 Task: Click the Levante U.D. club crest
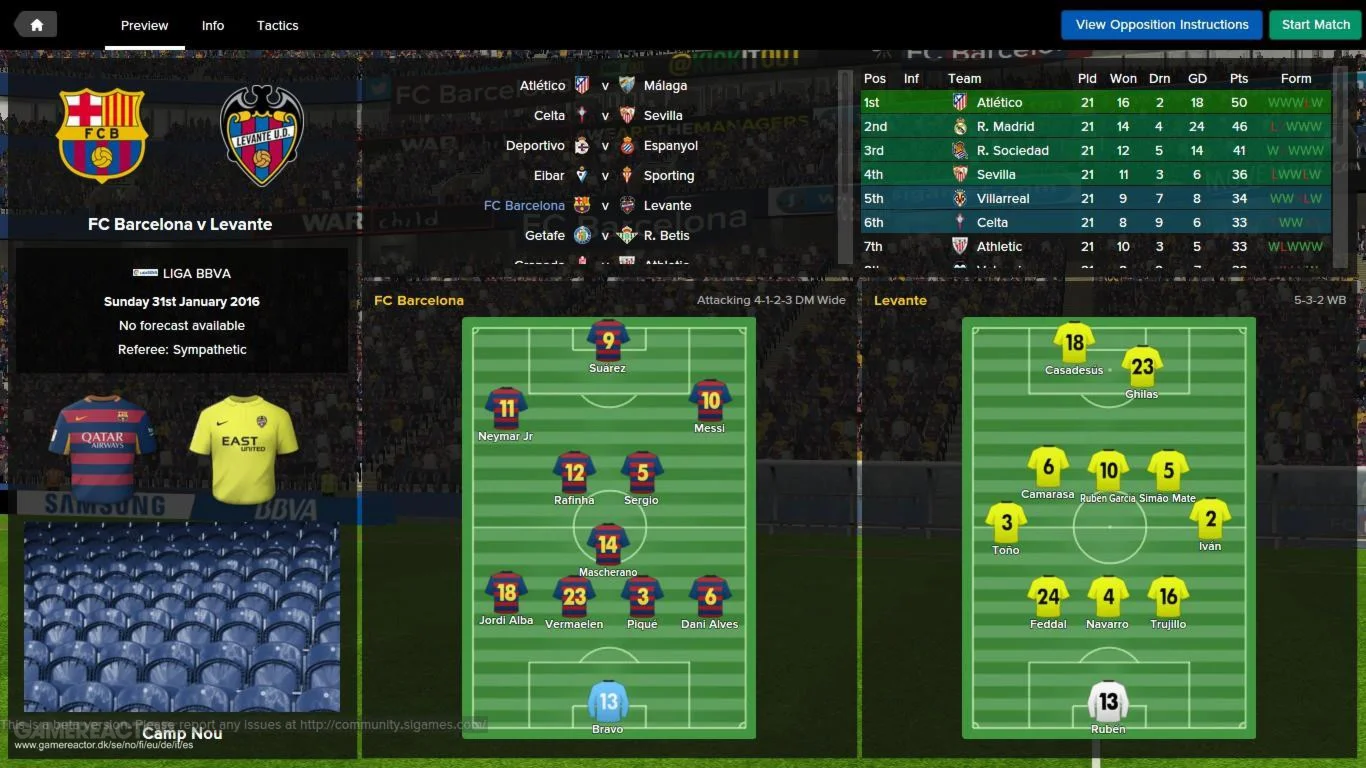pyautogui.click(x=262, y=135)
